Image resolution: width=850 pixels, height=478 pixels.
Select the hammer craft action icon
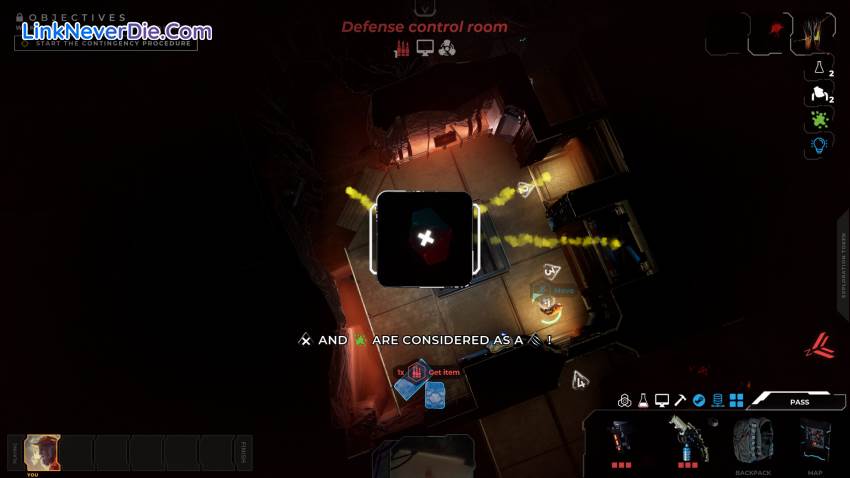(680, 400)
